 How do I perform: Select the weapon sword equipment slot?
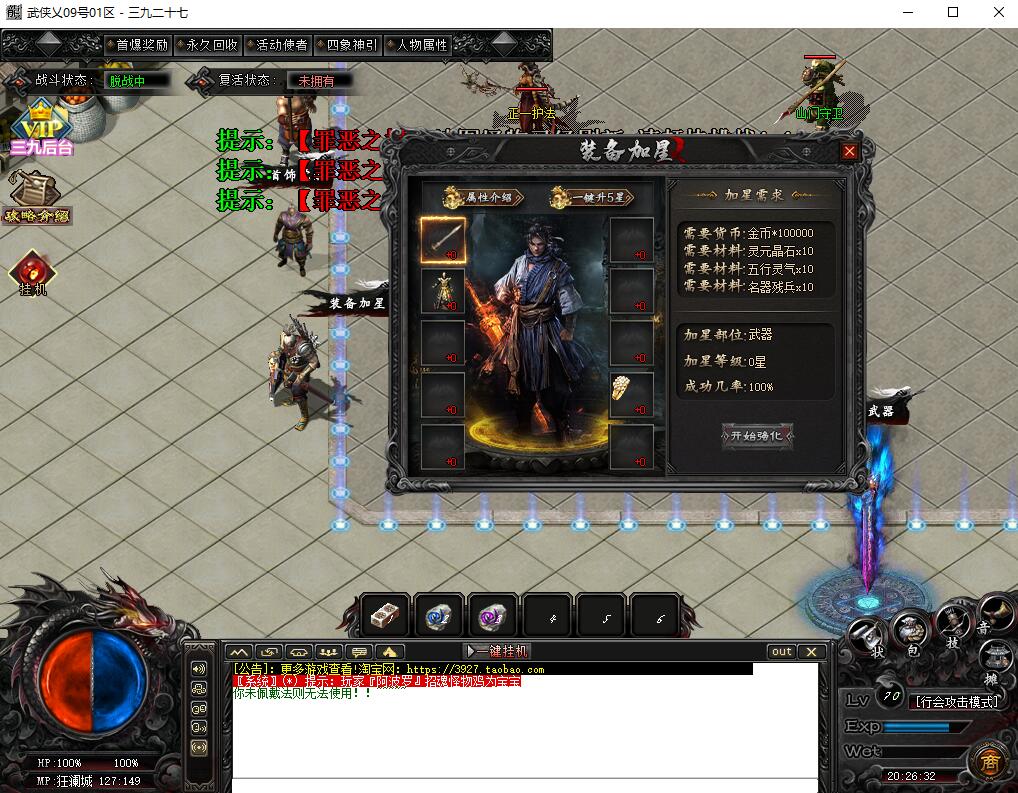(x=442, y=240)
